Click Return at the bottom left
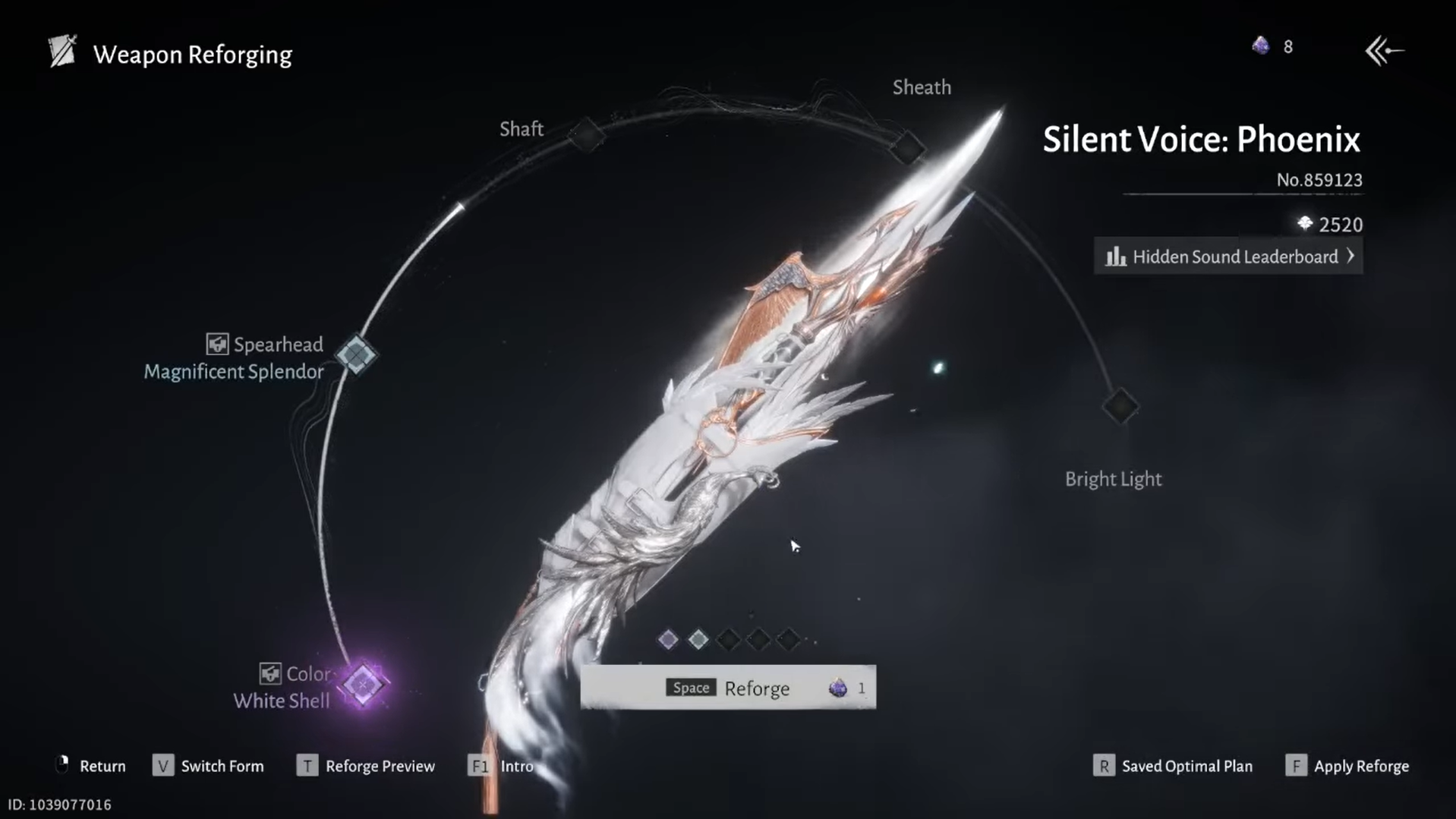 [91, 766]
